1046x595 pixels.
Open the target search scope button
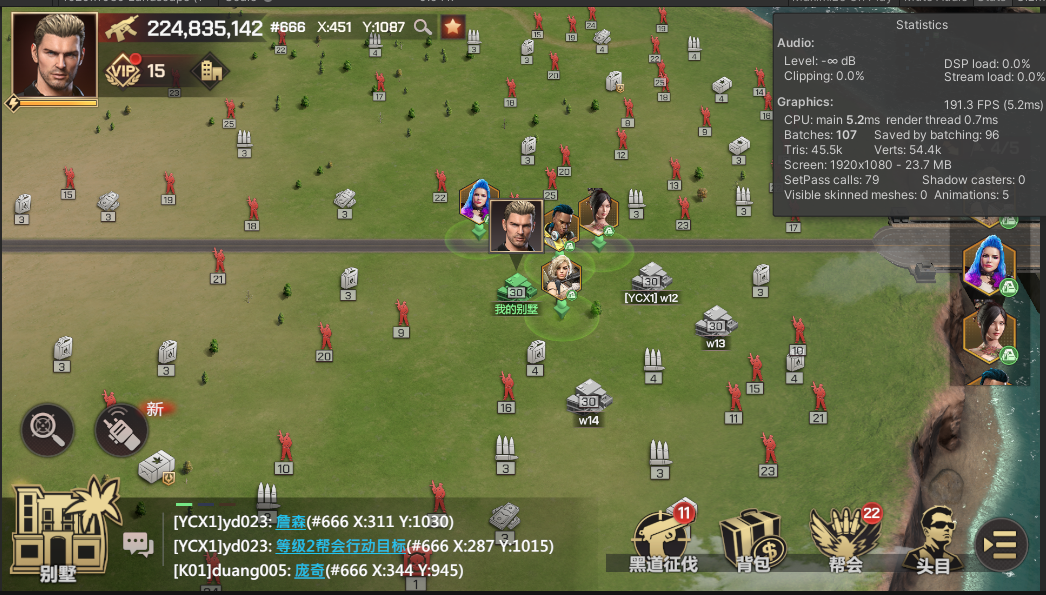pyautogui.click(x=47, y=428)
